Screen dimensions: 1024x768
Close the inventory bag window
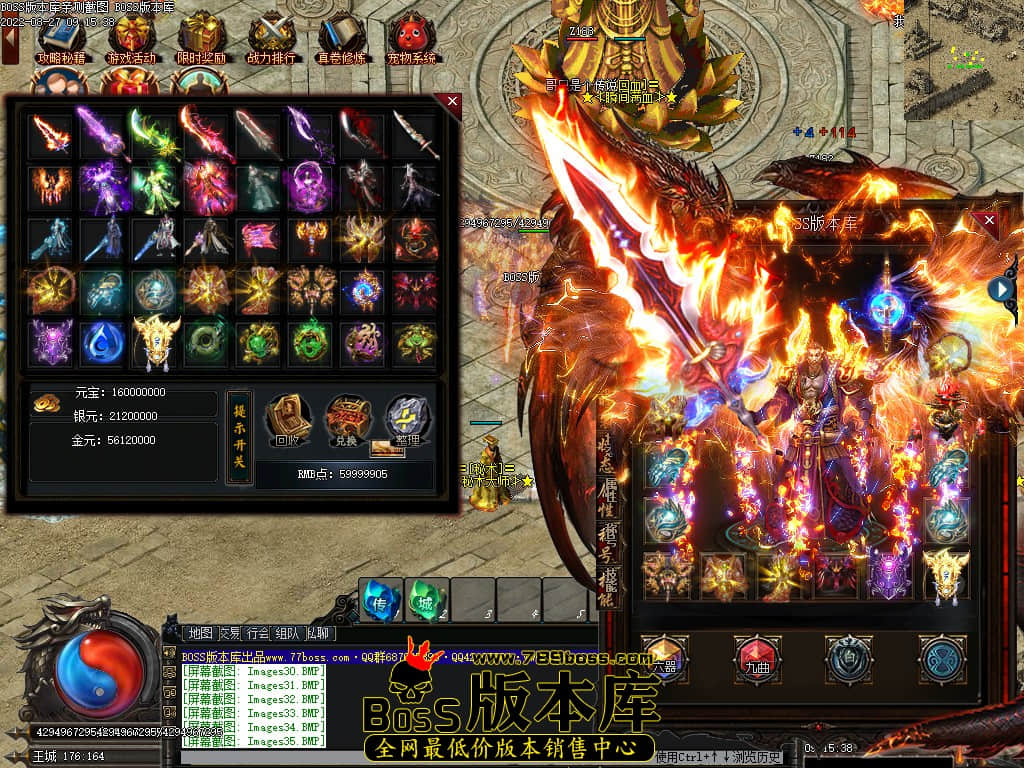(453, 101)
